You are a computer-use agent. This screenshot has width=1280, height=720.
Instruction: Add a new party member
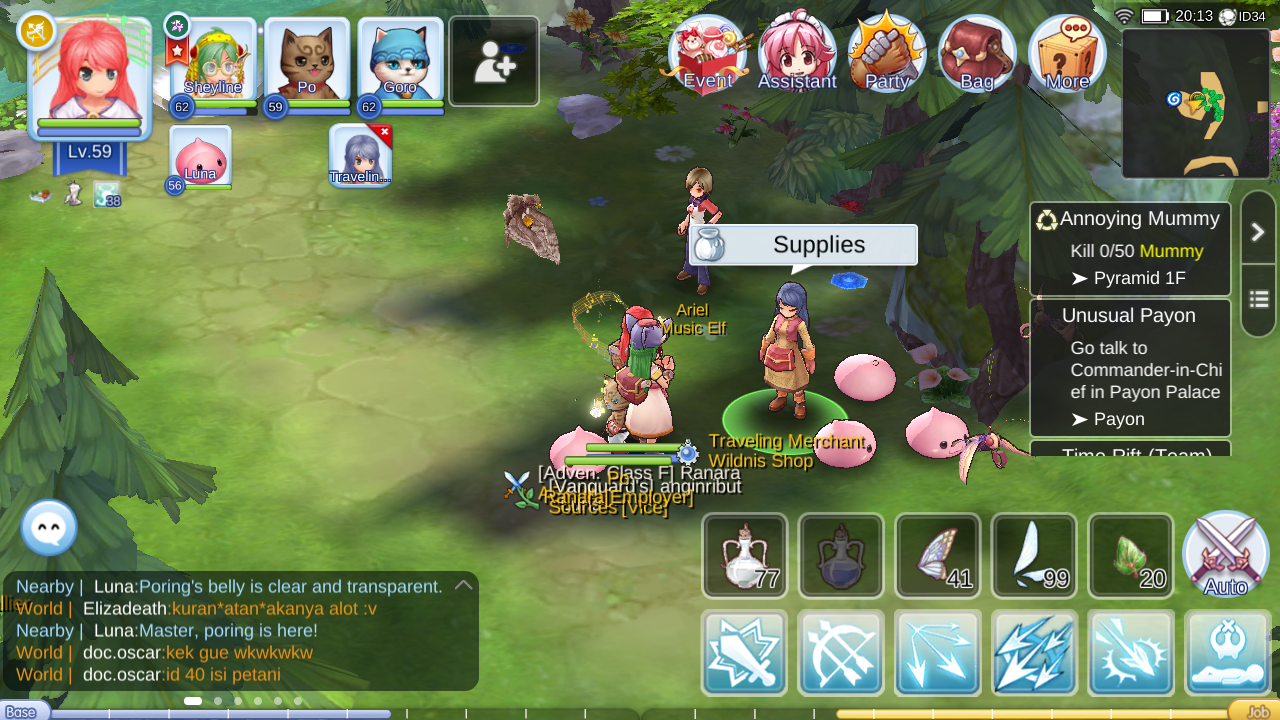tap(493, 60)
